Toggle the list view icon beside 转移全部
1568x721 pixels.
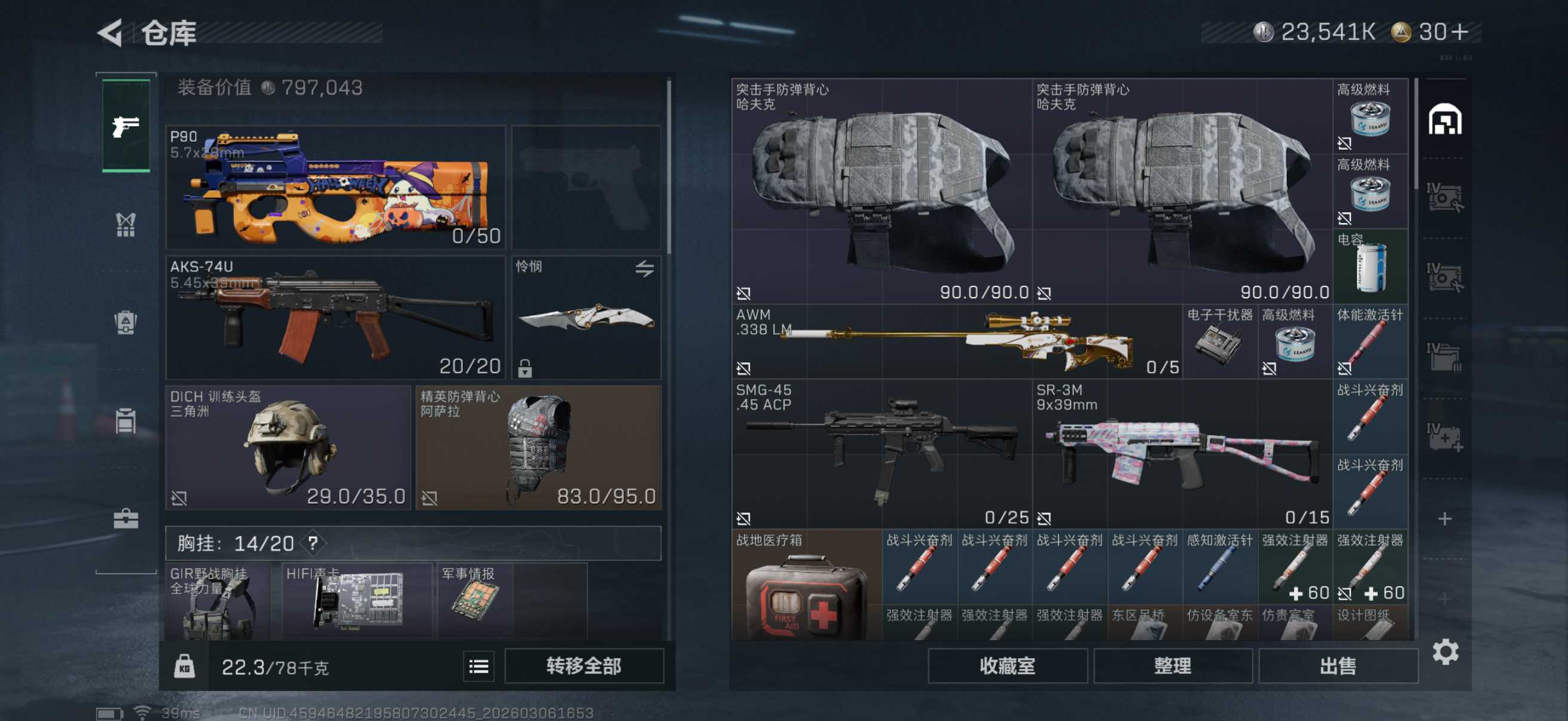click(478, 667)
